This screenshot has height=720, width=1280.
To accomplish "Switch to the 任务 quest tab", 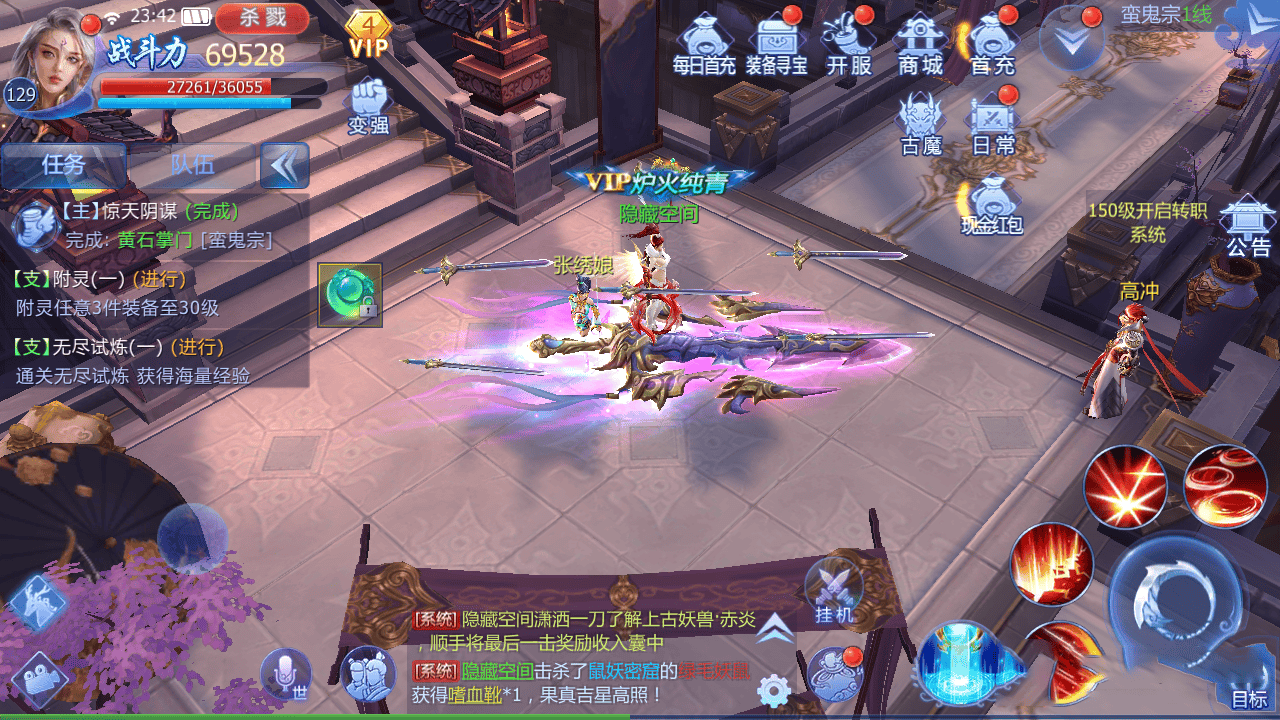I will [64, 165].
